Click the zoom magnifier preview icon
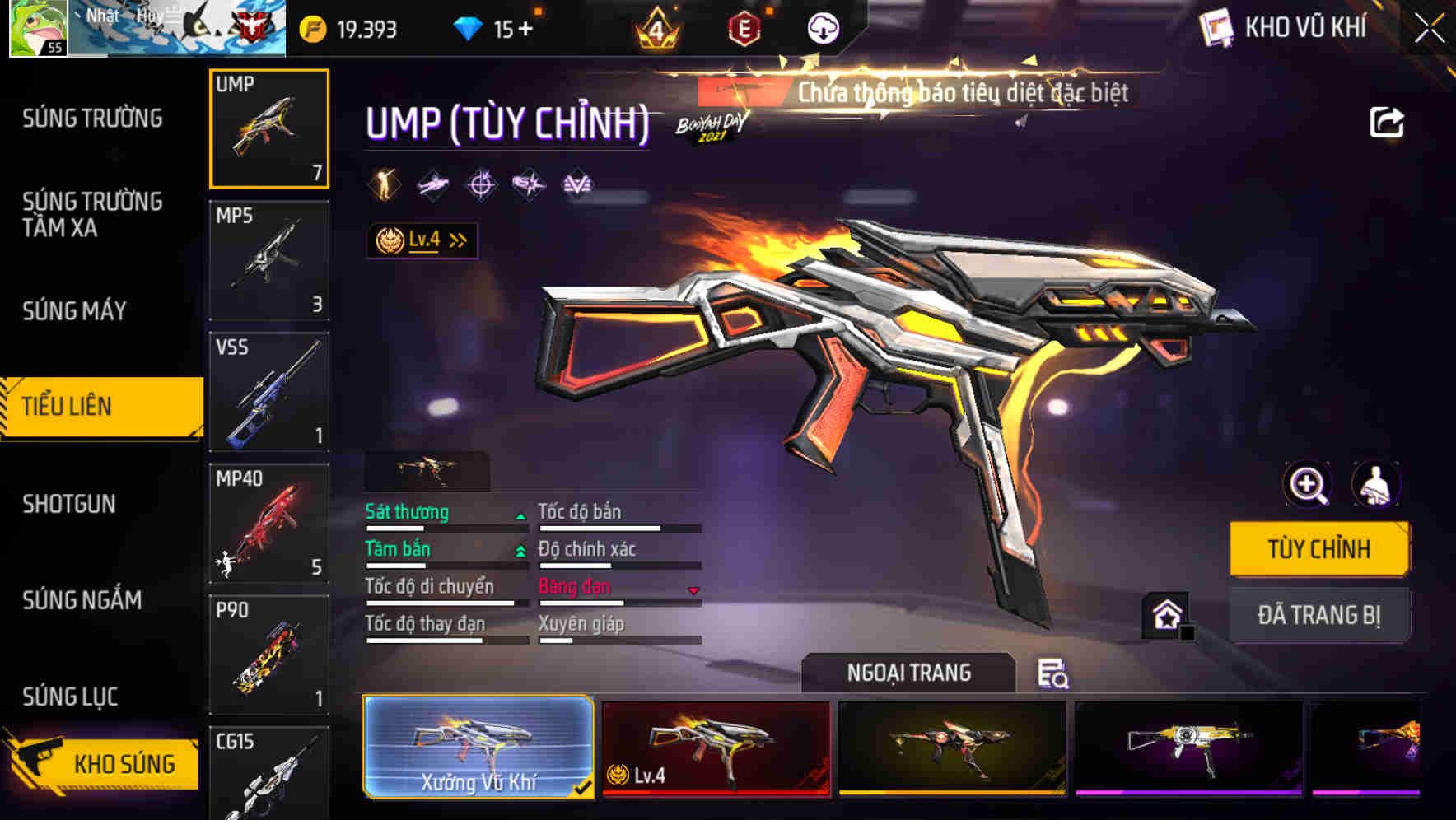 (x=1307, y=485)
